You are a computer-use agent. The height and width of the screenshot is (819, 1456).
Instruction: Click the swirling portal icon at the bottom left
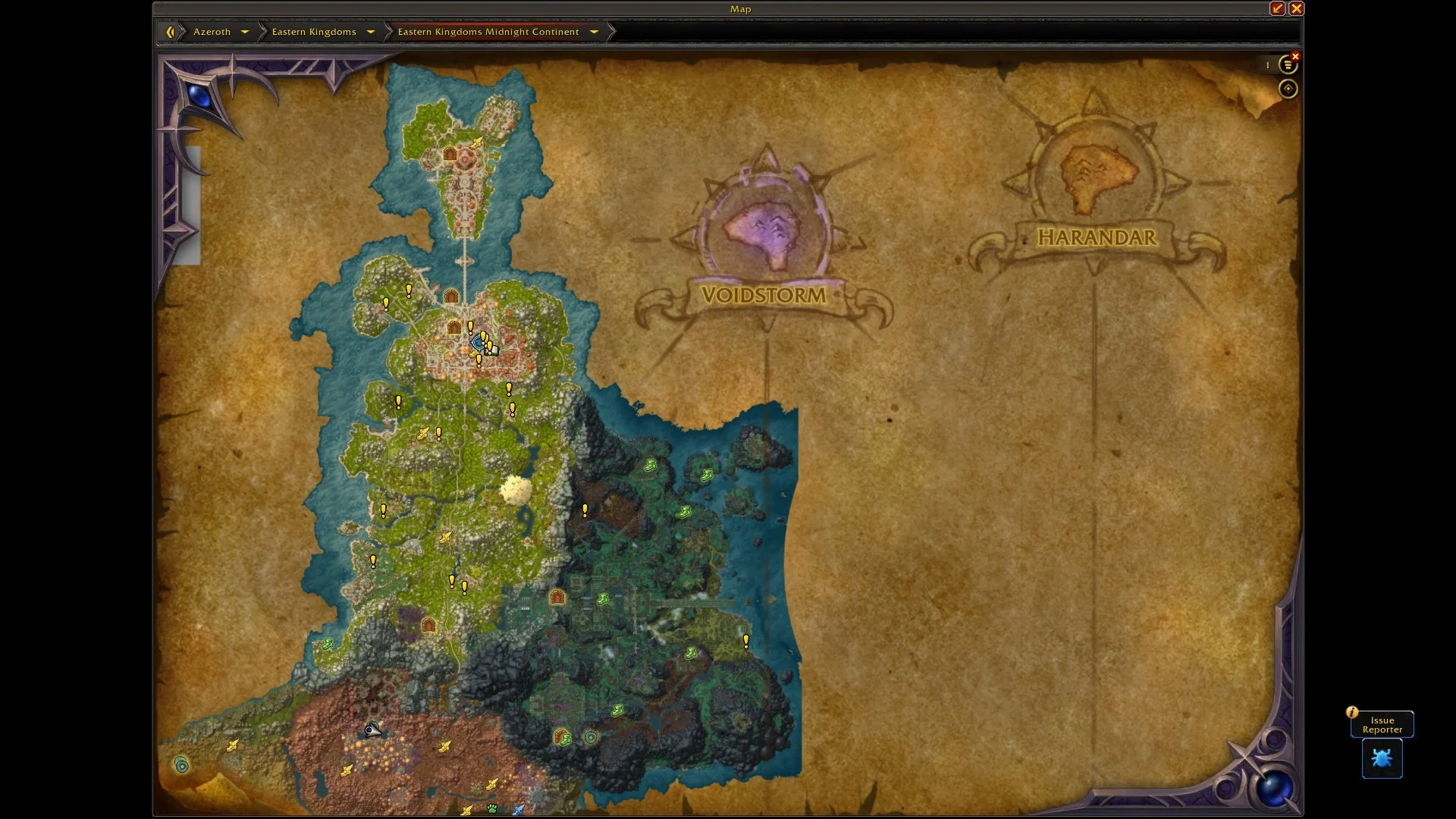click(x=182, y=766)
